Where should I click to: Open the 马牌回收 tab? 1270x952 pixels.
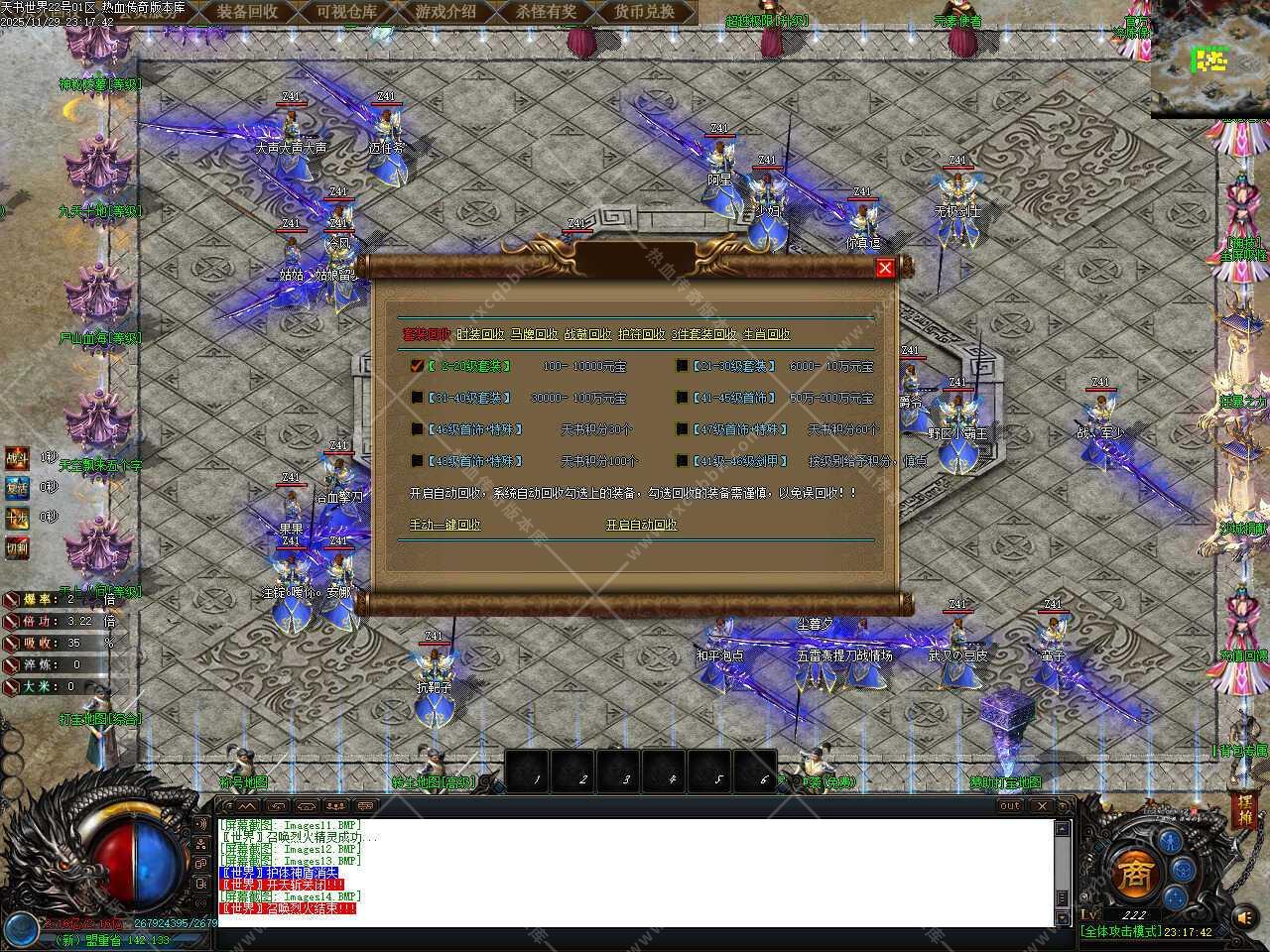(534, 334)
